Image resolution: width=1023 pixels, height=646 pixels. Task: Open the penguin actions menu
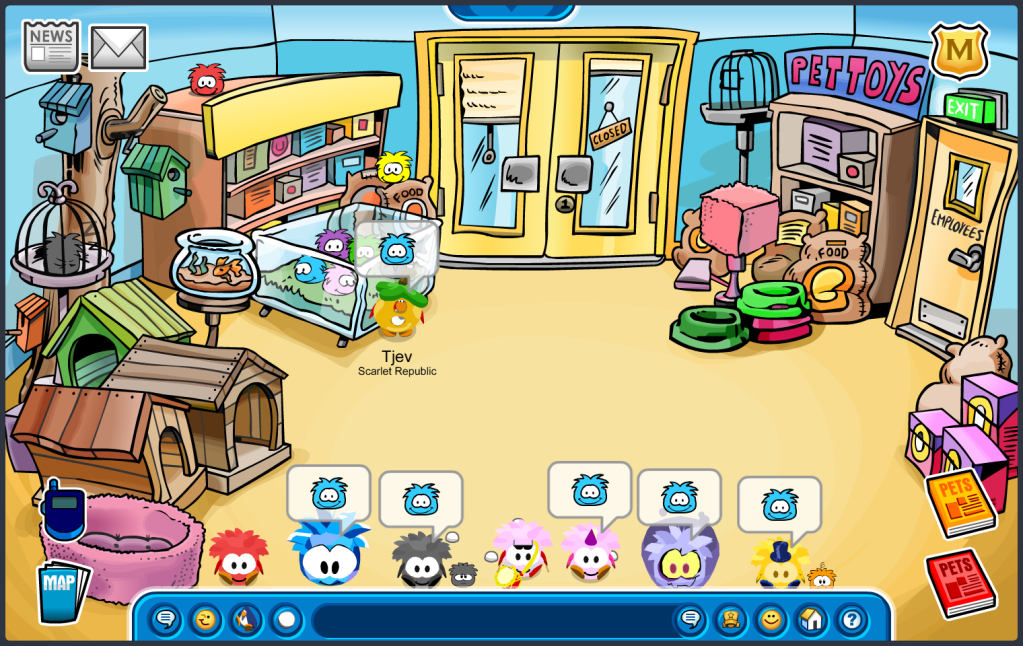click(x=245, y=620)
